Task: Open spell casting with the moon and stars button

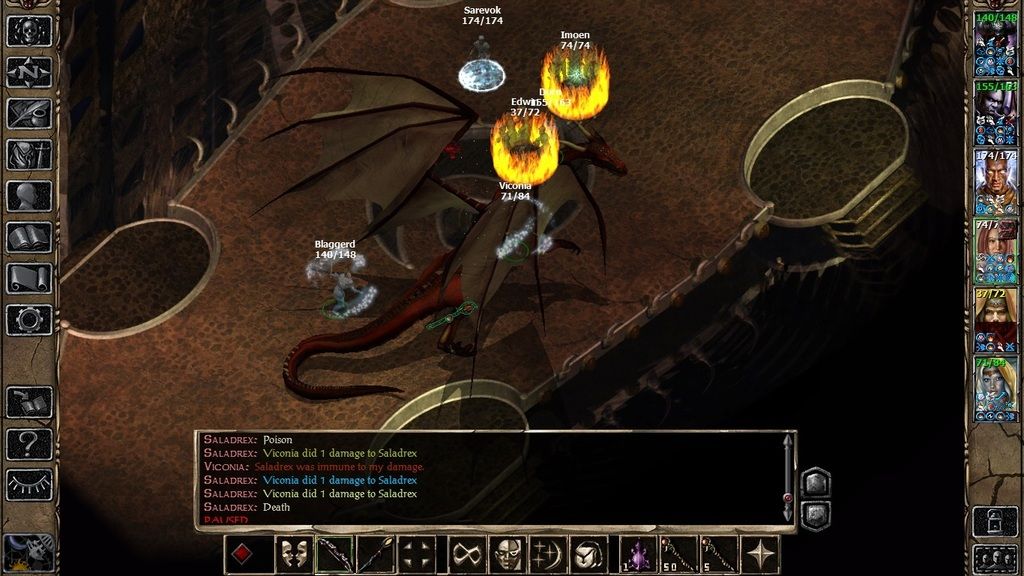Action: [546, 554]
